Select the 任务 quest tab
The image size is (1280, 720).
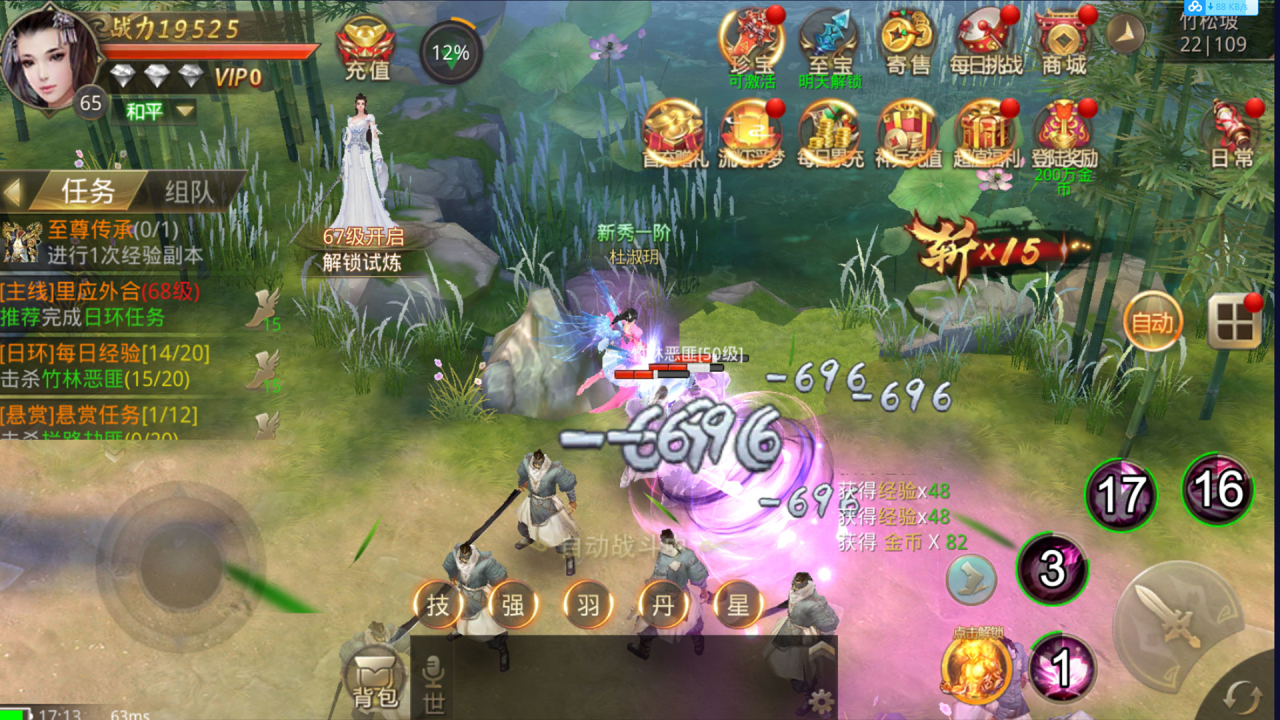click(88, 191)
